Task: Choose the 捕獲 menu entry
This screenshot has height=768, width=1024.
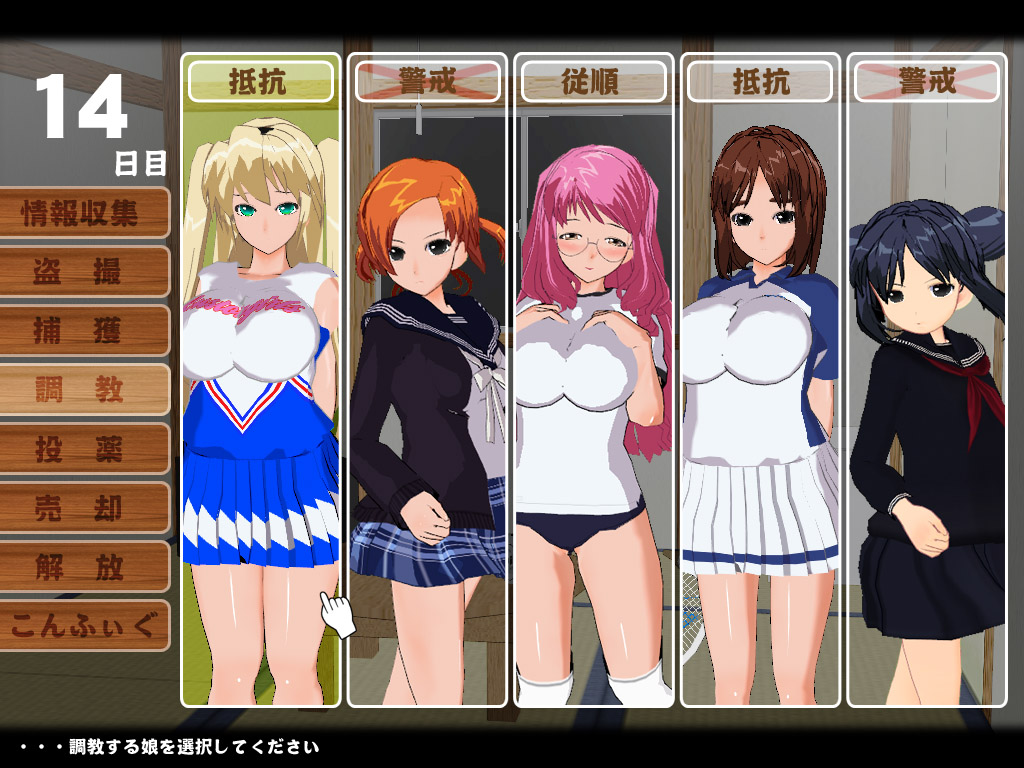Action: [82, 331]
